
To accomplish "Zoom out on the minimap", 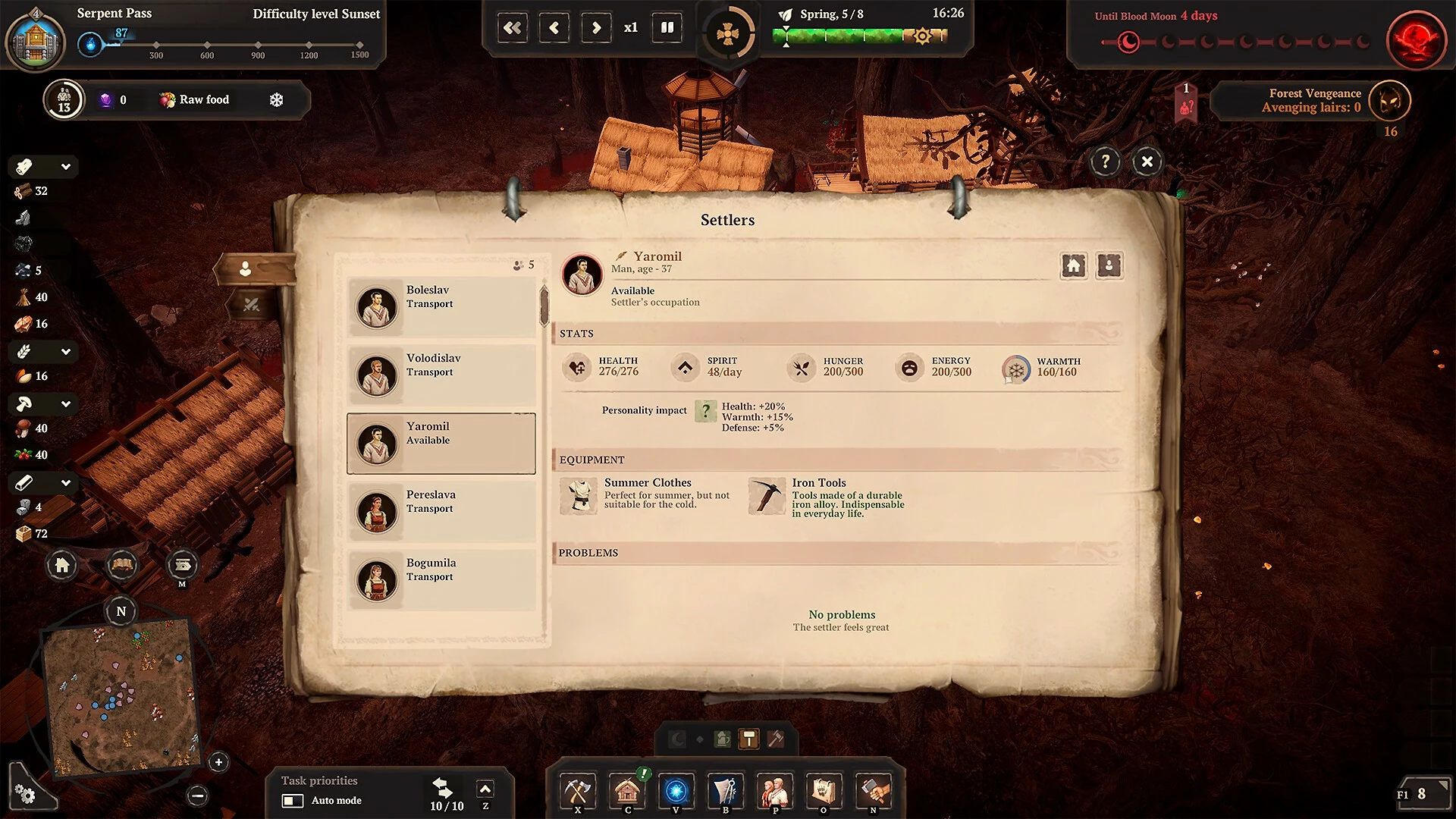I will 197,795.
